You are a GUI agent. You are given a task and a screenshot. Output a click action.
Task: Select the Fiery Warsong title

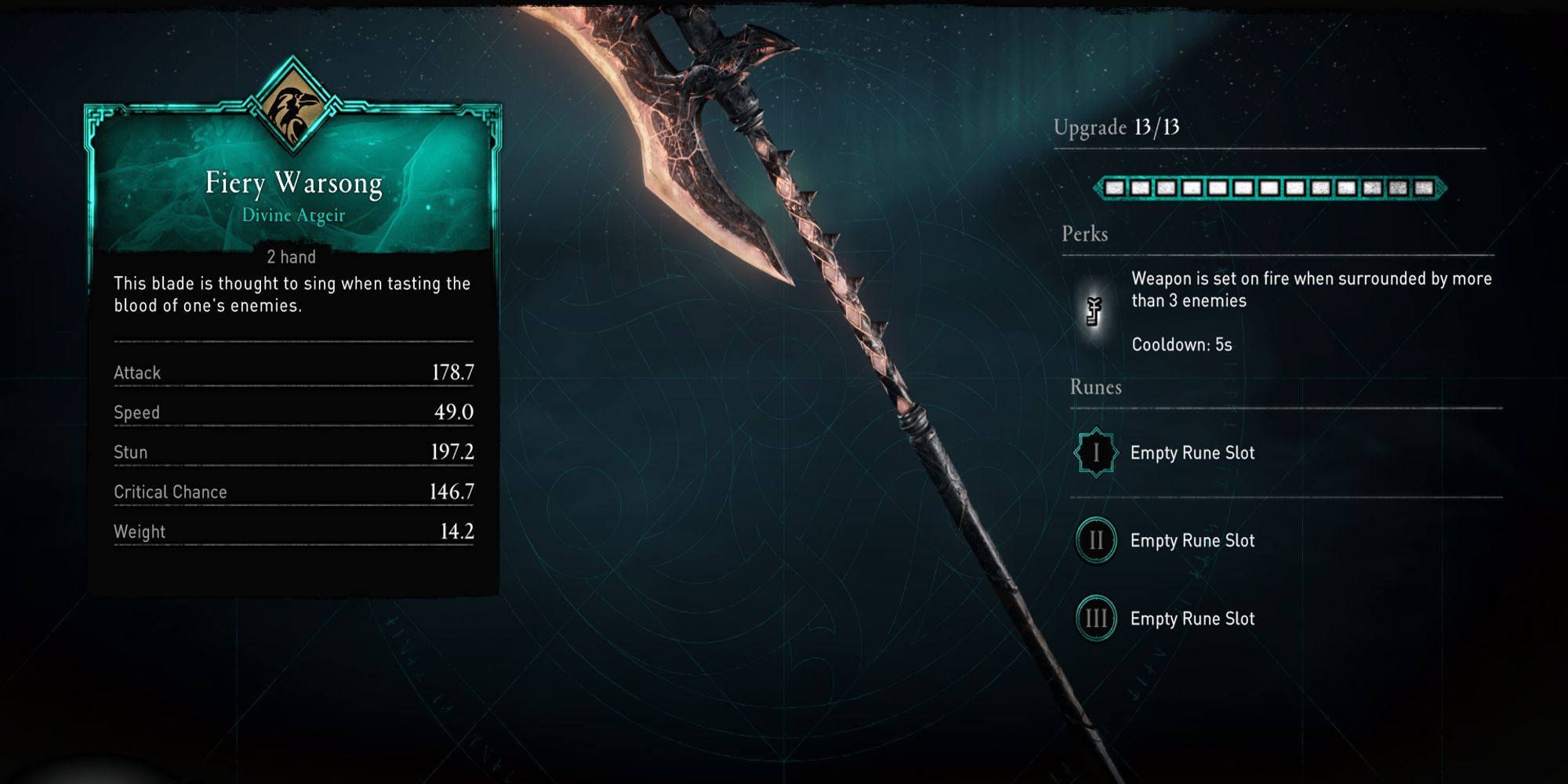(292, 183)
